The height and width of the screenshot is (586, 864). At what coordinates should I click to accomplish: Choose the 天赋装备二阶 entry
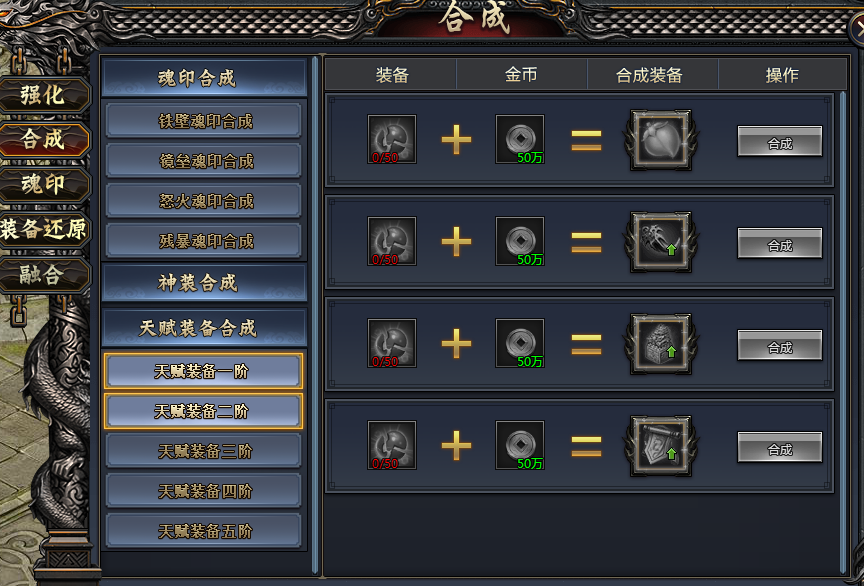(203, 411)
